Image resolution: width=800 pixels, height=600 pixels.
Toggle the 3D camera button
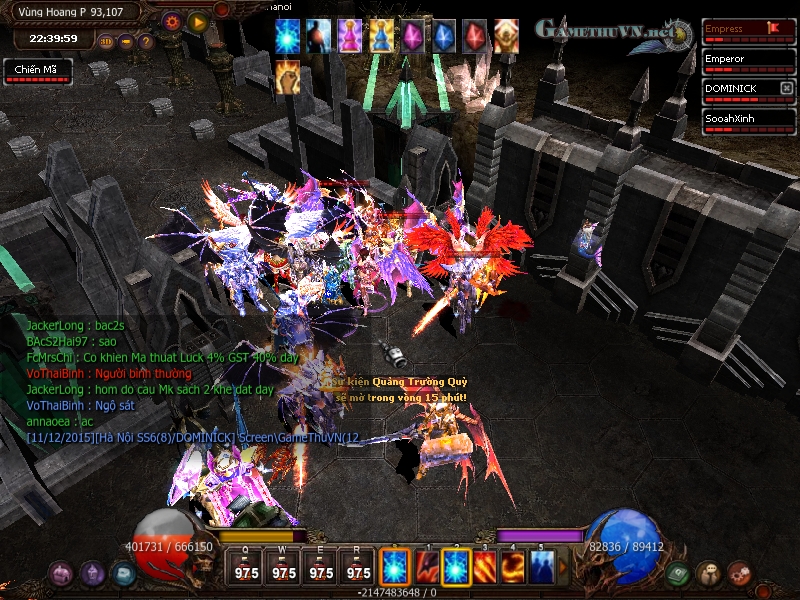(x=106, y=42)
